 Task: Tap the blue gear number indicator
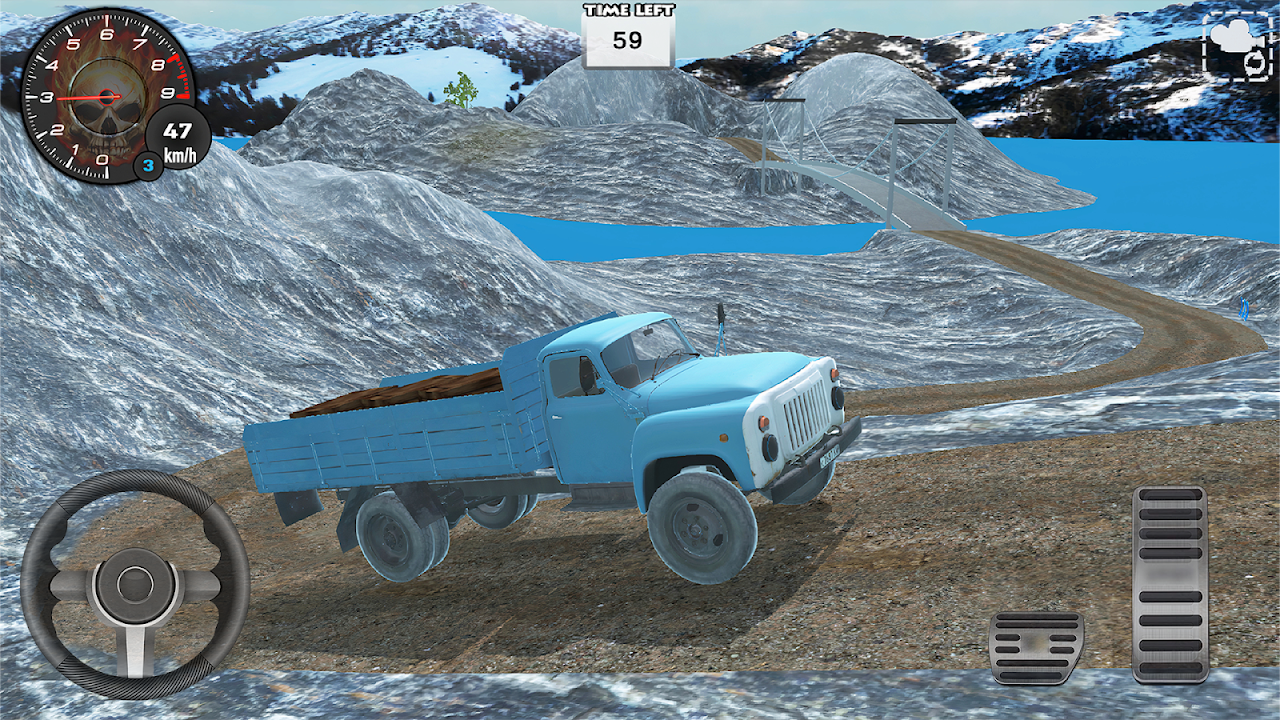(x=148, y=166)
